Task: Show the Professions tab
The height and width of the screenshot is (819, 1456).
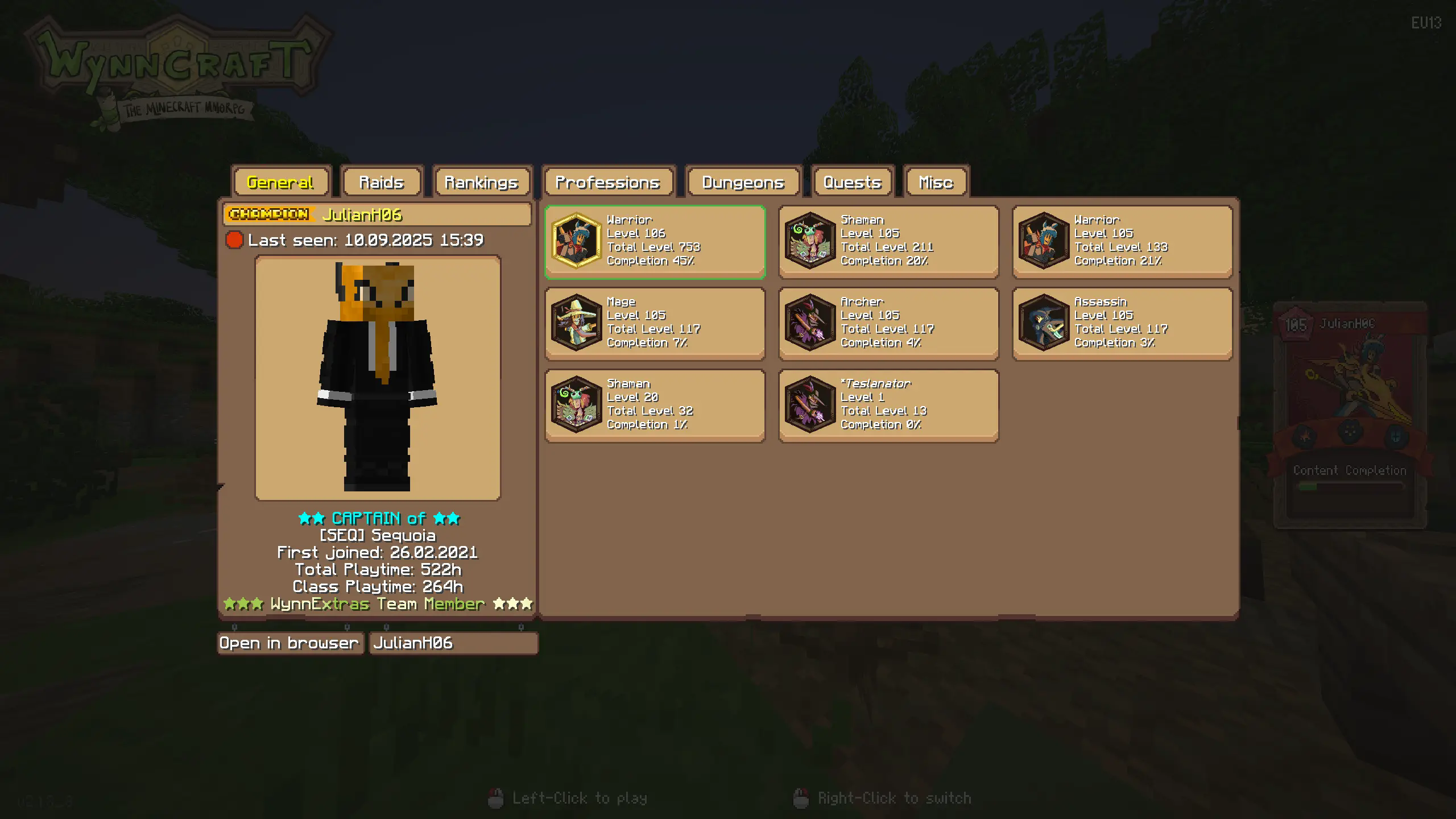Action: click(607, 183)
